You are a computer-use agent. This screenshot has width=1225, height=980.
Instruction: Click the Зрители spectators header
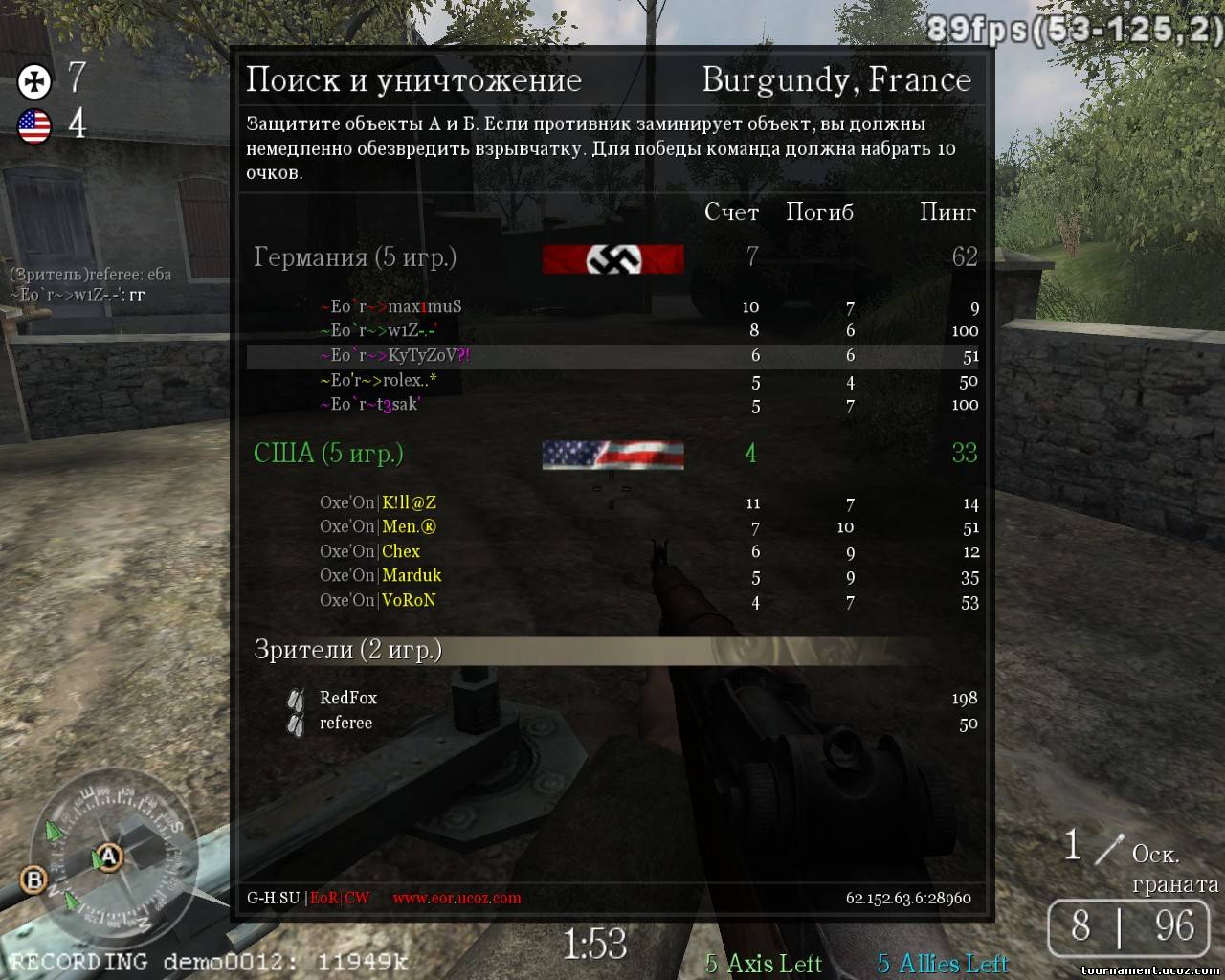[x=347, y=650]
